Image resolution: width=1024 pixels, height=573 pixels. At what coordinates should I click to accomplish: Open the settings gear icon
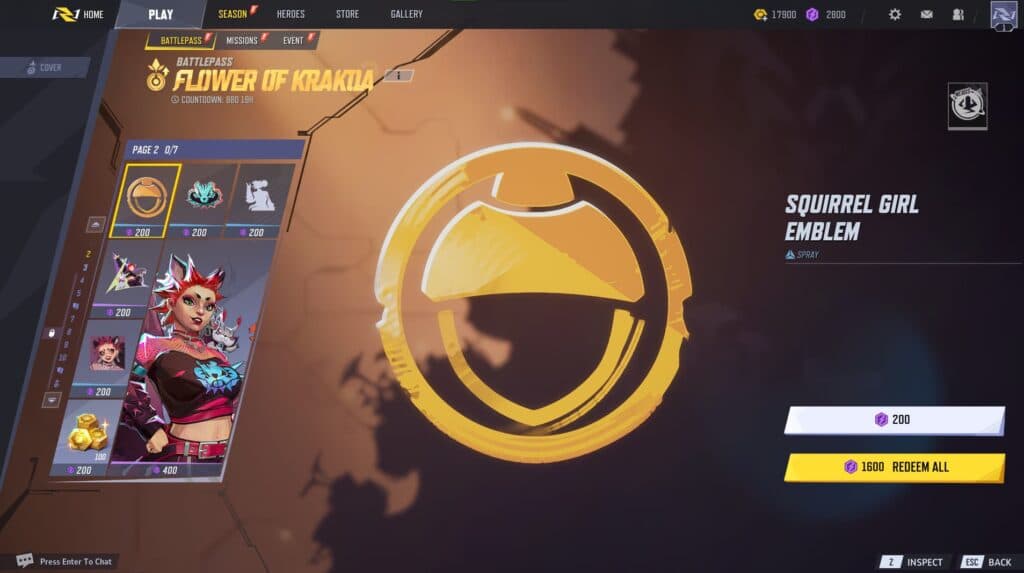tap(895, 14)
